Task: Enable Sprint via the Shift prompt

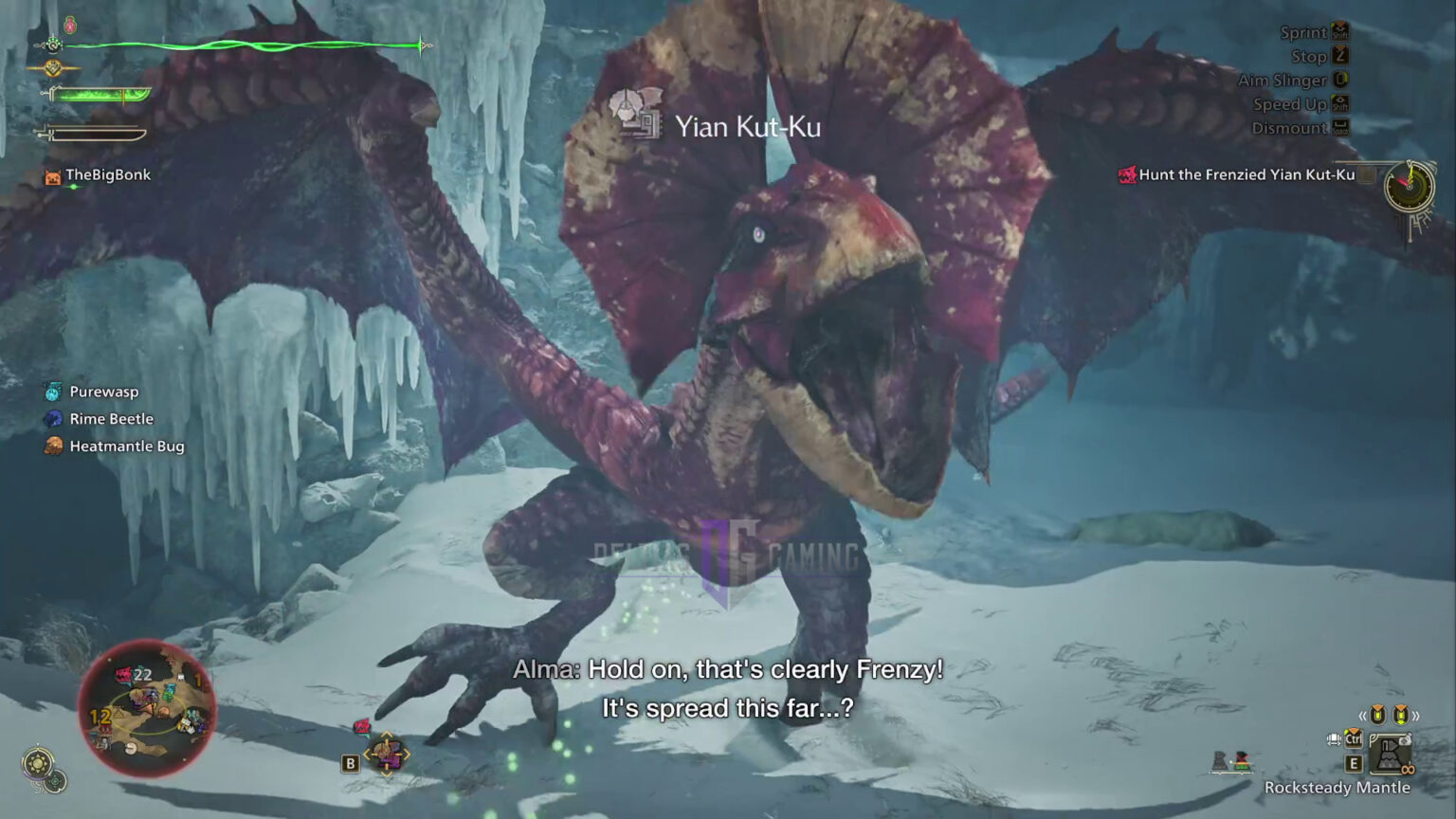Action: point(1340,32)
